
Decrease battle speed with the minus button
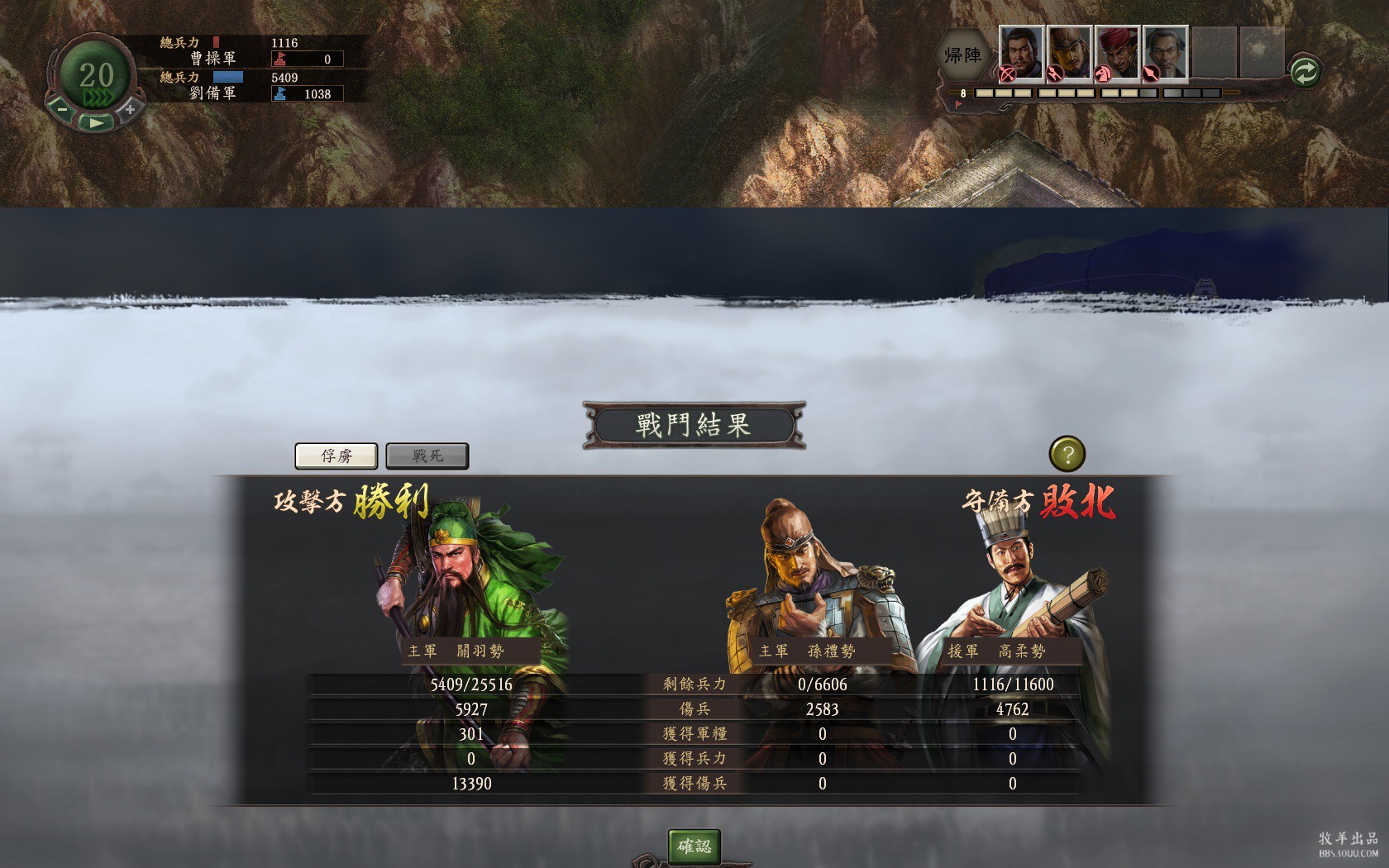click(x=62, y=108)
